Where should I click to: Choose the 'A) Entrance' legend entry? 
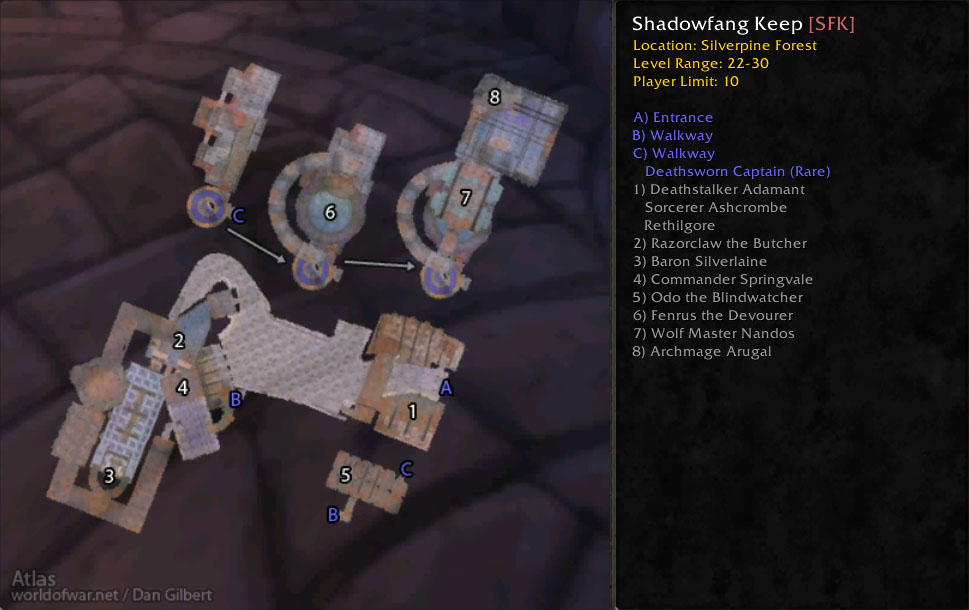point(673,117)
